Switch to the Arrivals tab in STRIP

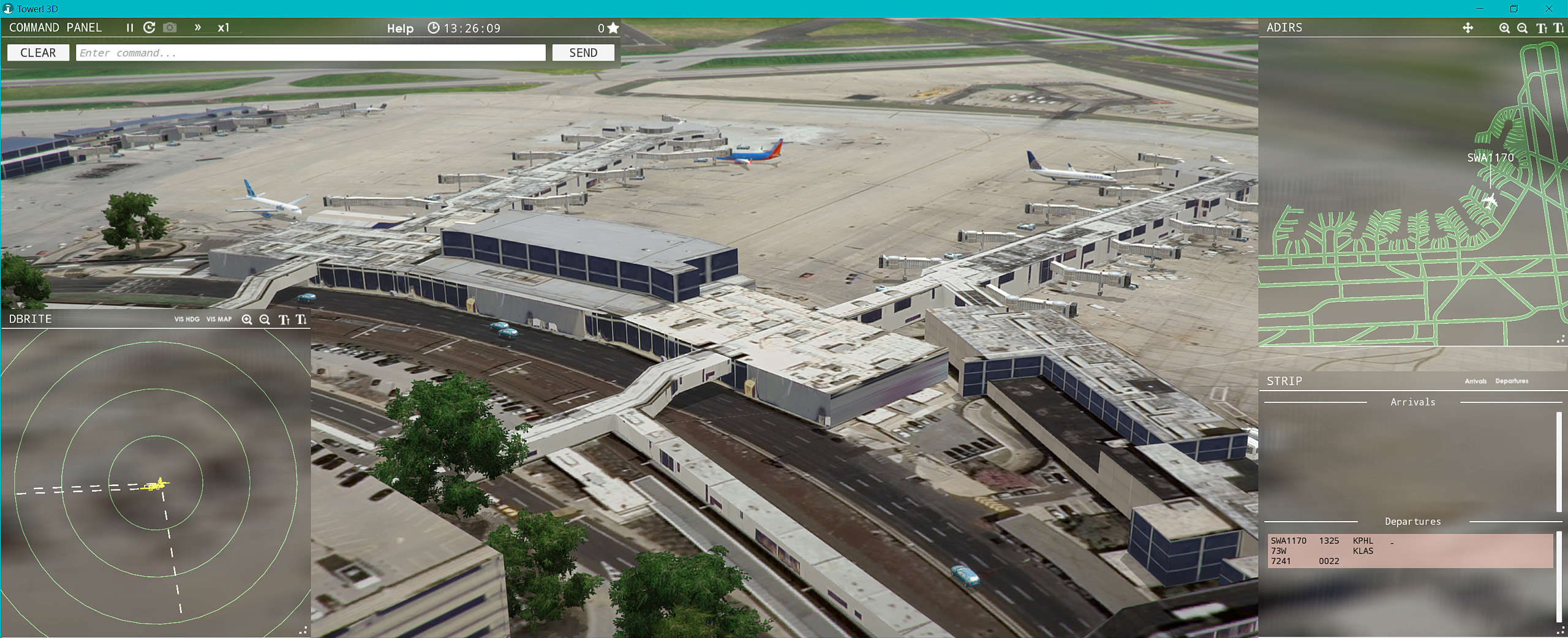(x=1477, y=381)
